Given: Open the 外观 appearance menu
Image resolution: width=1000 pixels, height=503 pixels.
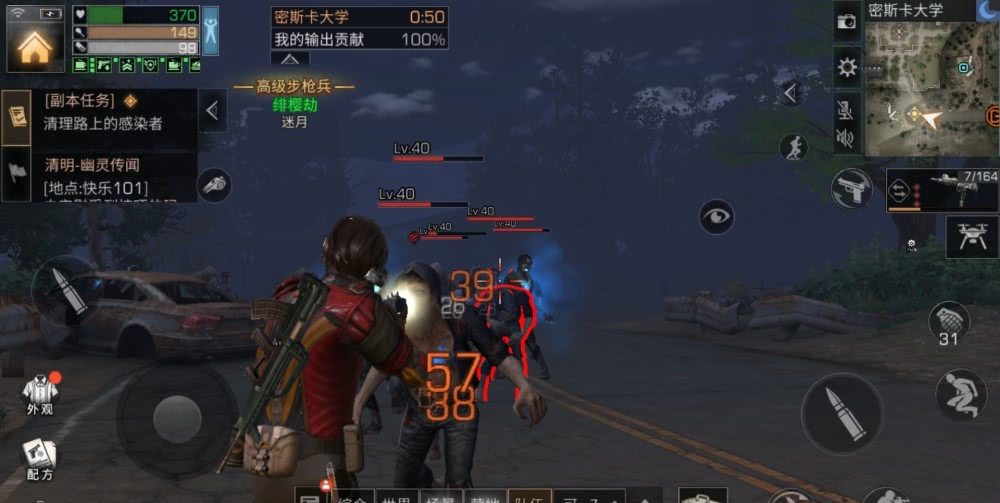Looking at the screenshot, I should coord(40,393).
